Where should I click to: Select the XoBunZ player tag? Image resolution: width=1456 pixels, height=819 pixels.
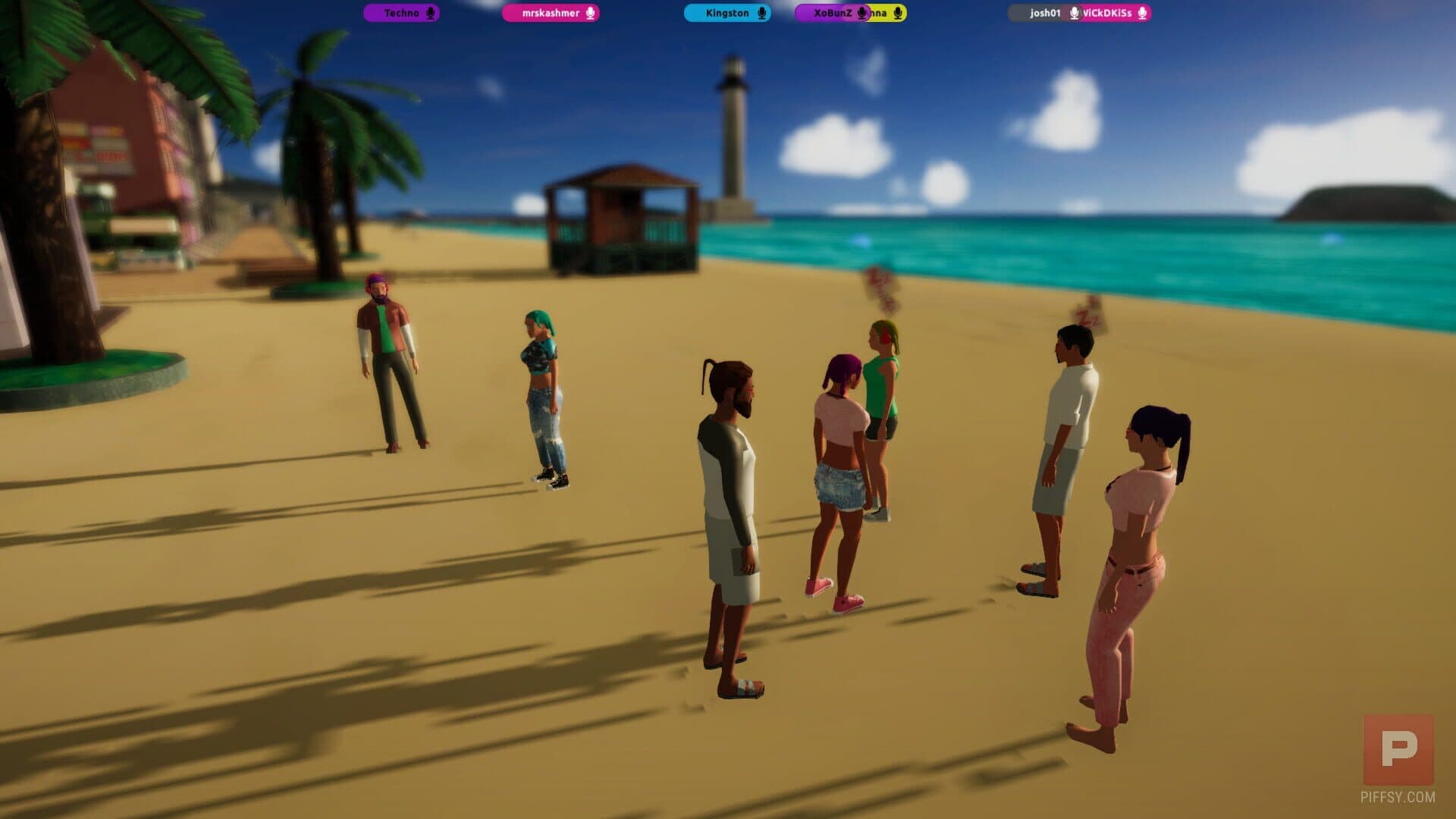[832, 13]
